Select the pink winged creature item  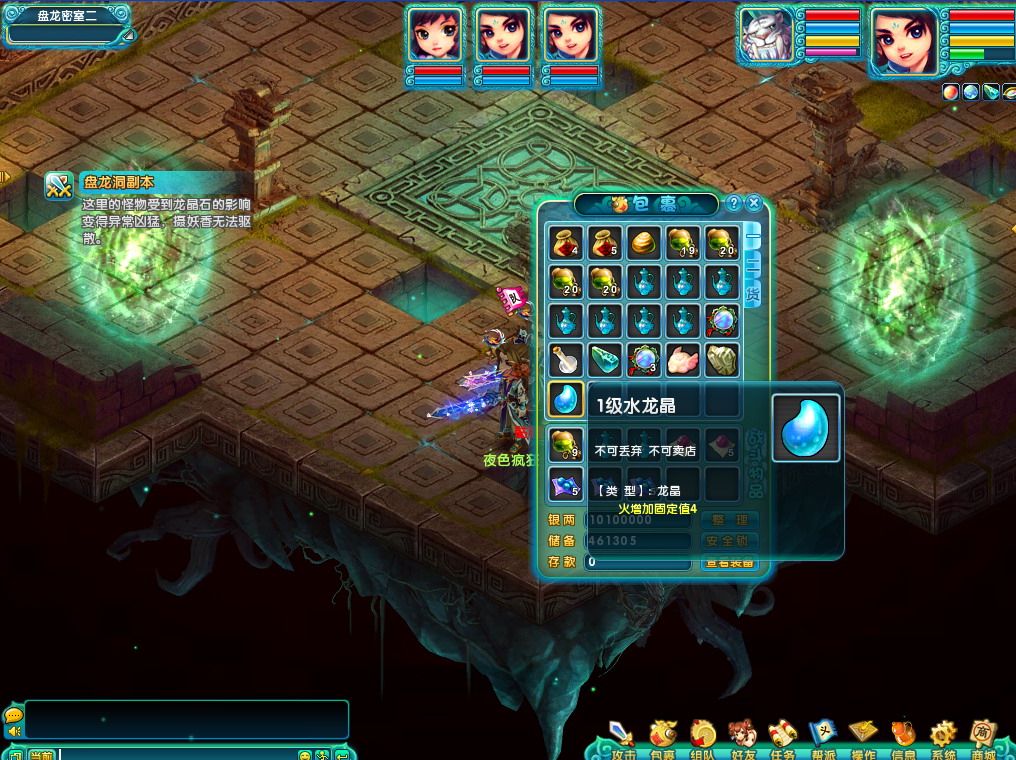pos(683,360)
